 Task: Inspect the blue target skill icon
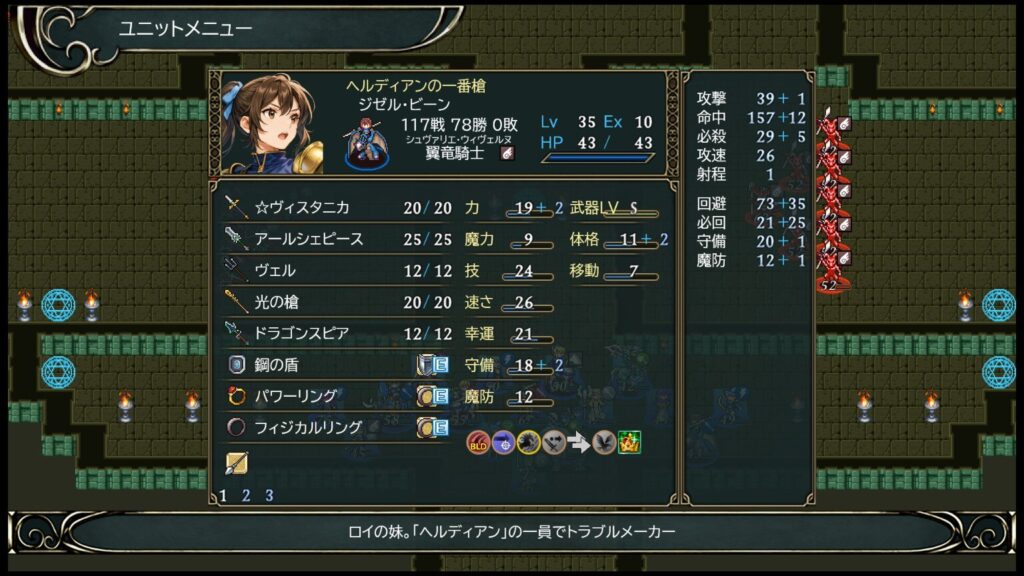pyautogui.click(x=503, y=442)
